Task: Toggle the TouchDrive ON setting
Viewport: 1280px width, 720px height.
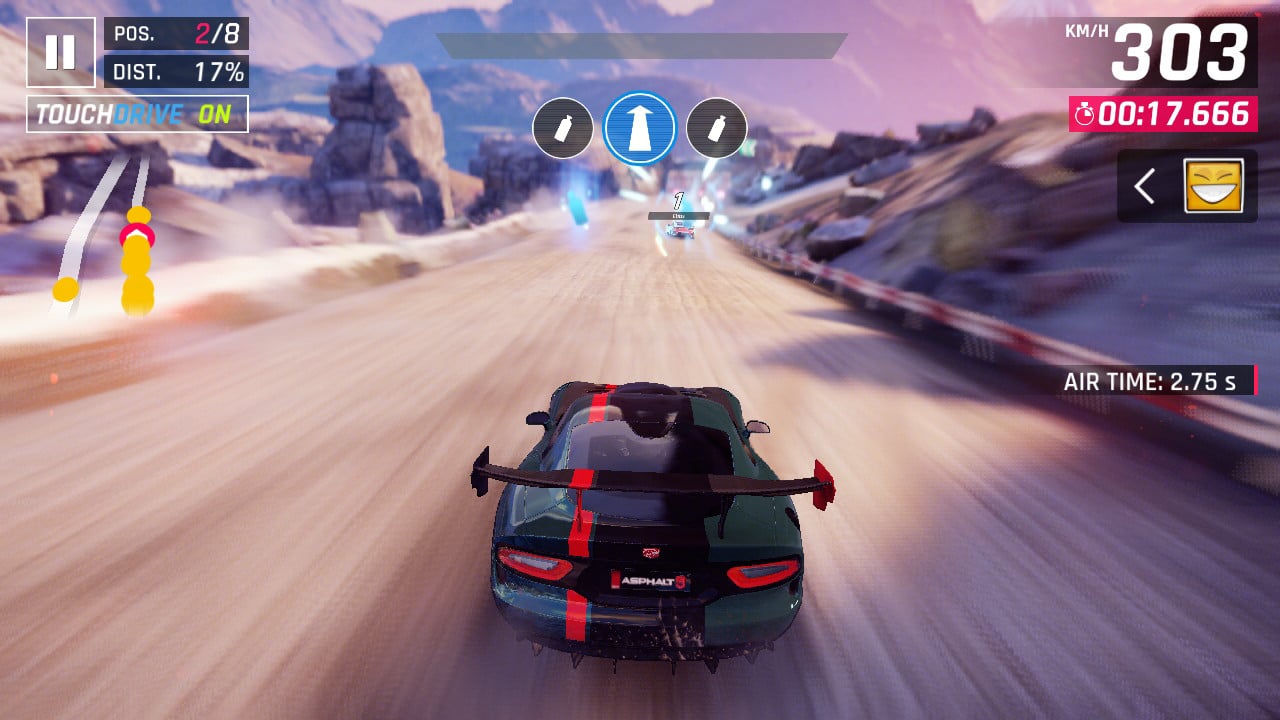Action: pyautogui.click(x=137, y=114)
